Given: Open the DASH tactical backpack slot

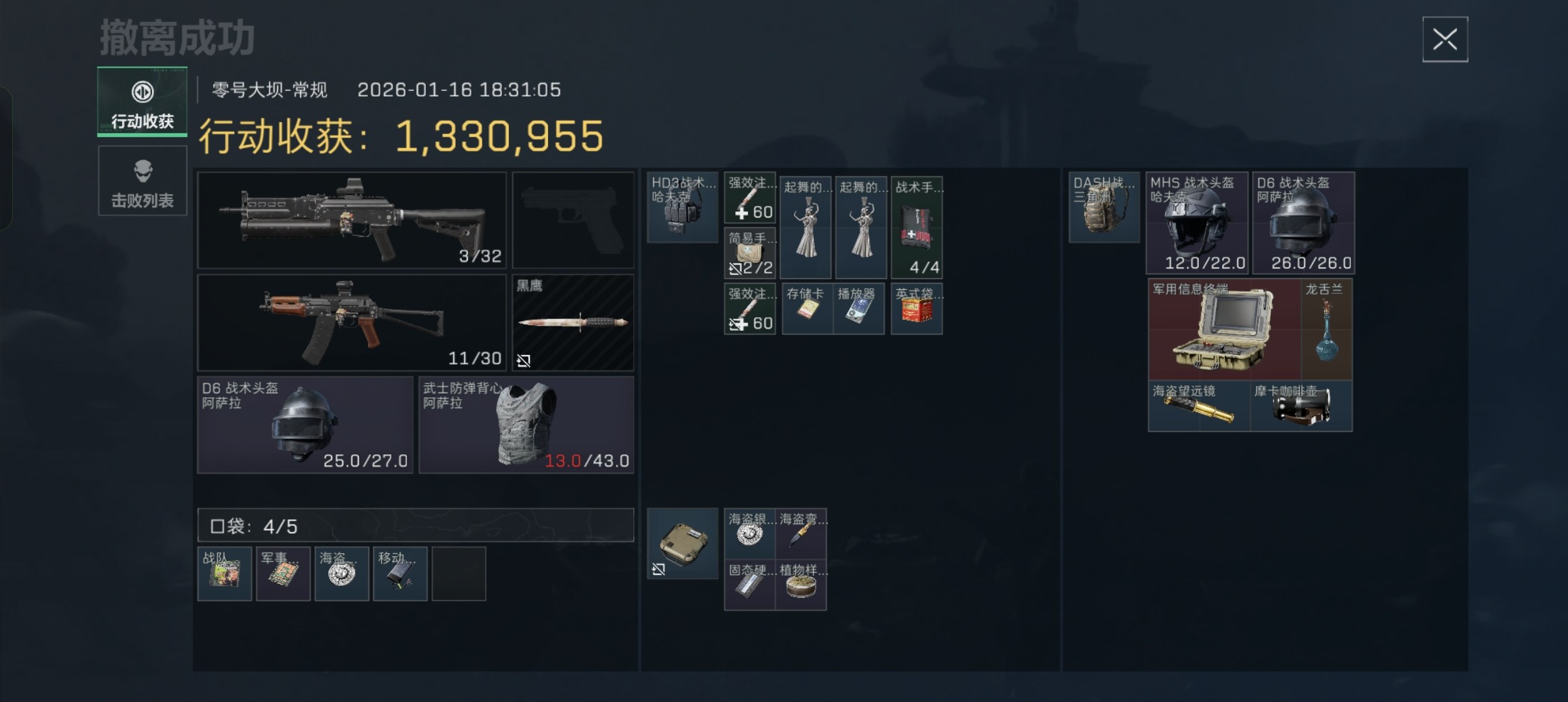Looking at the screenshot, I should tap(1104, 207).
